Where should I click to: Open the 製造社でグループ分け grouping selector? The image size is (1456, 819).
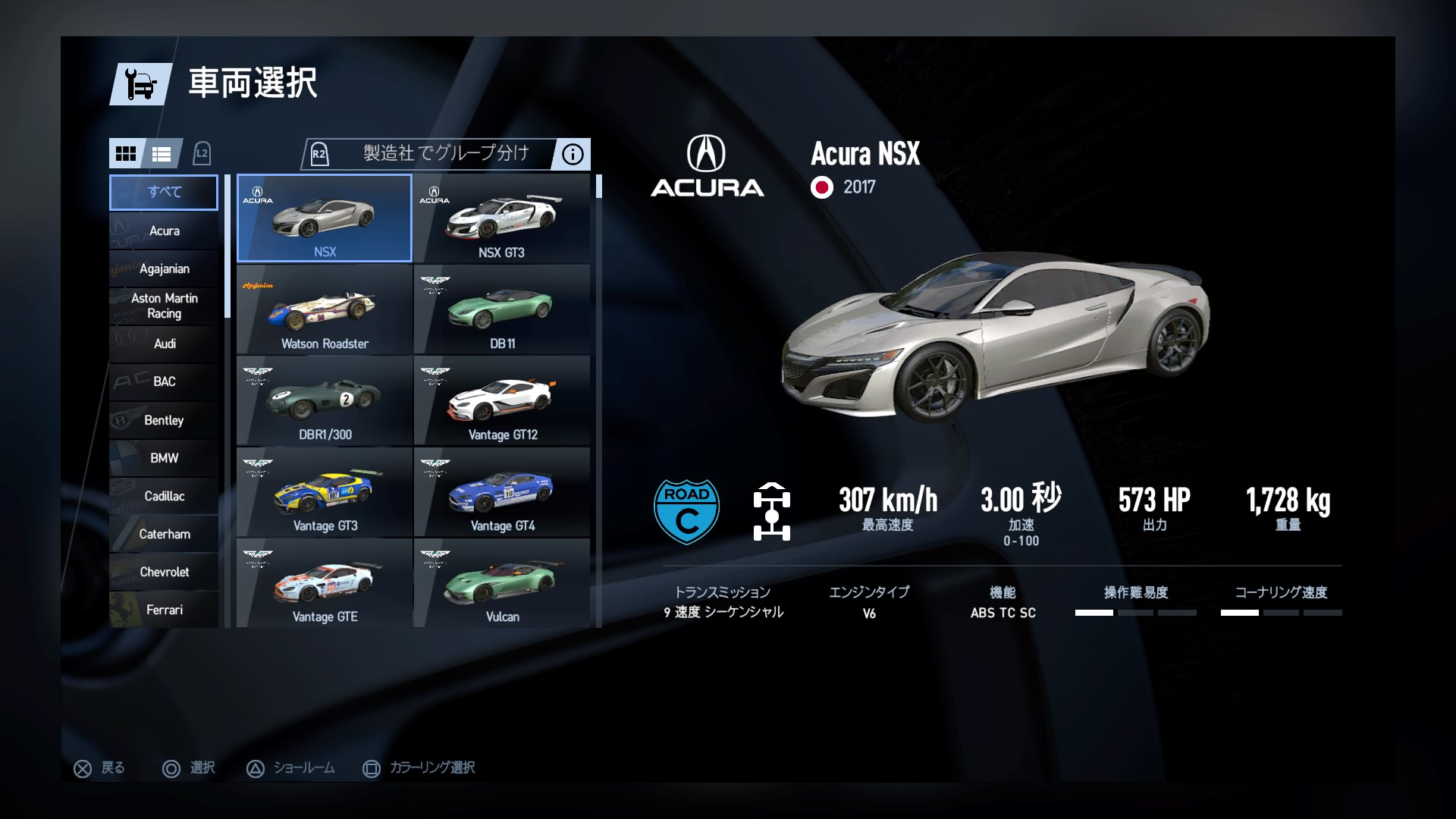(x=445, y=154)
